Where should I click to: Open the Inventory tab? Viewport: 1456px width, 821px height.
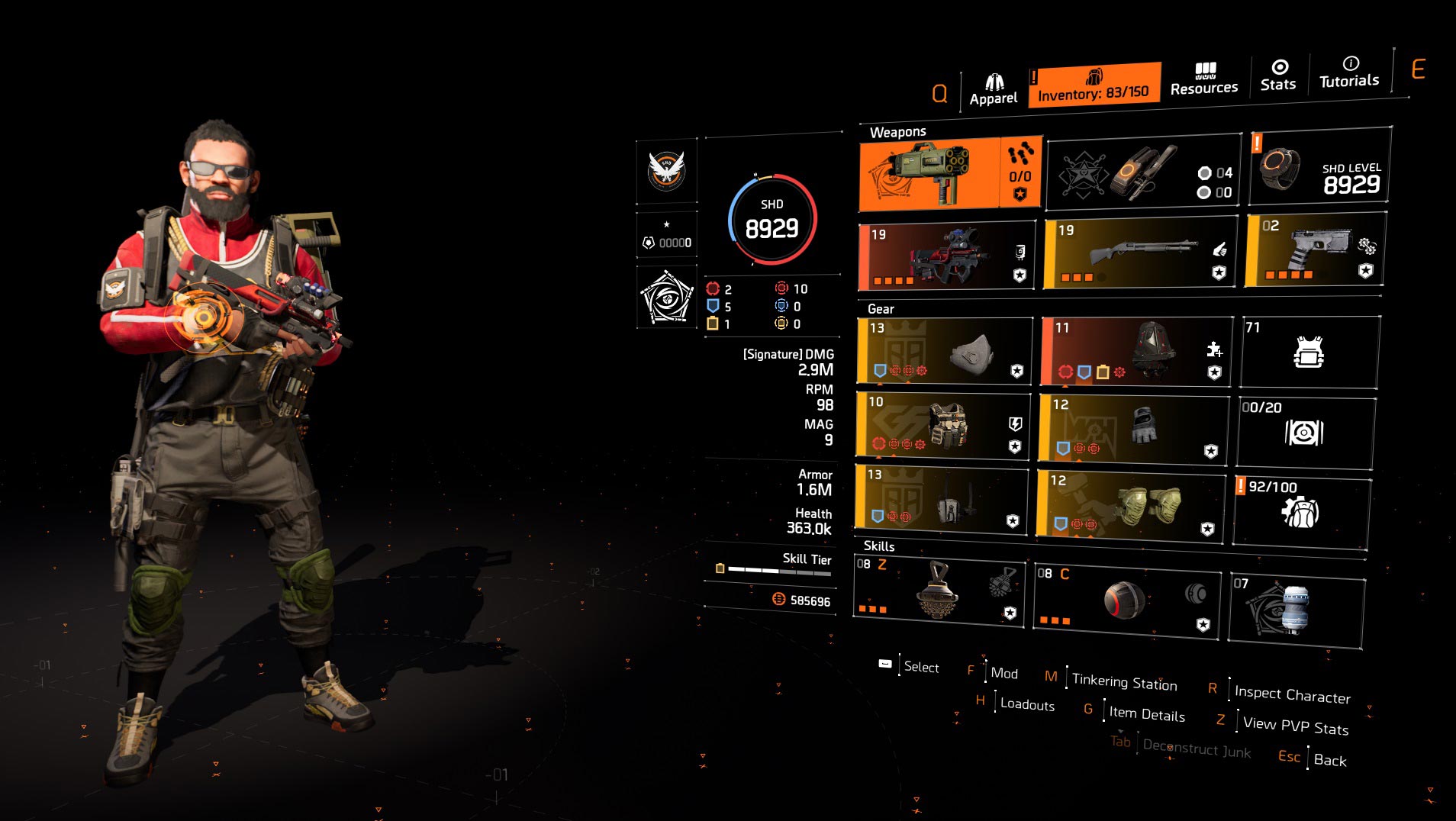pyautogui.click(x=1093, y=85)
